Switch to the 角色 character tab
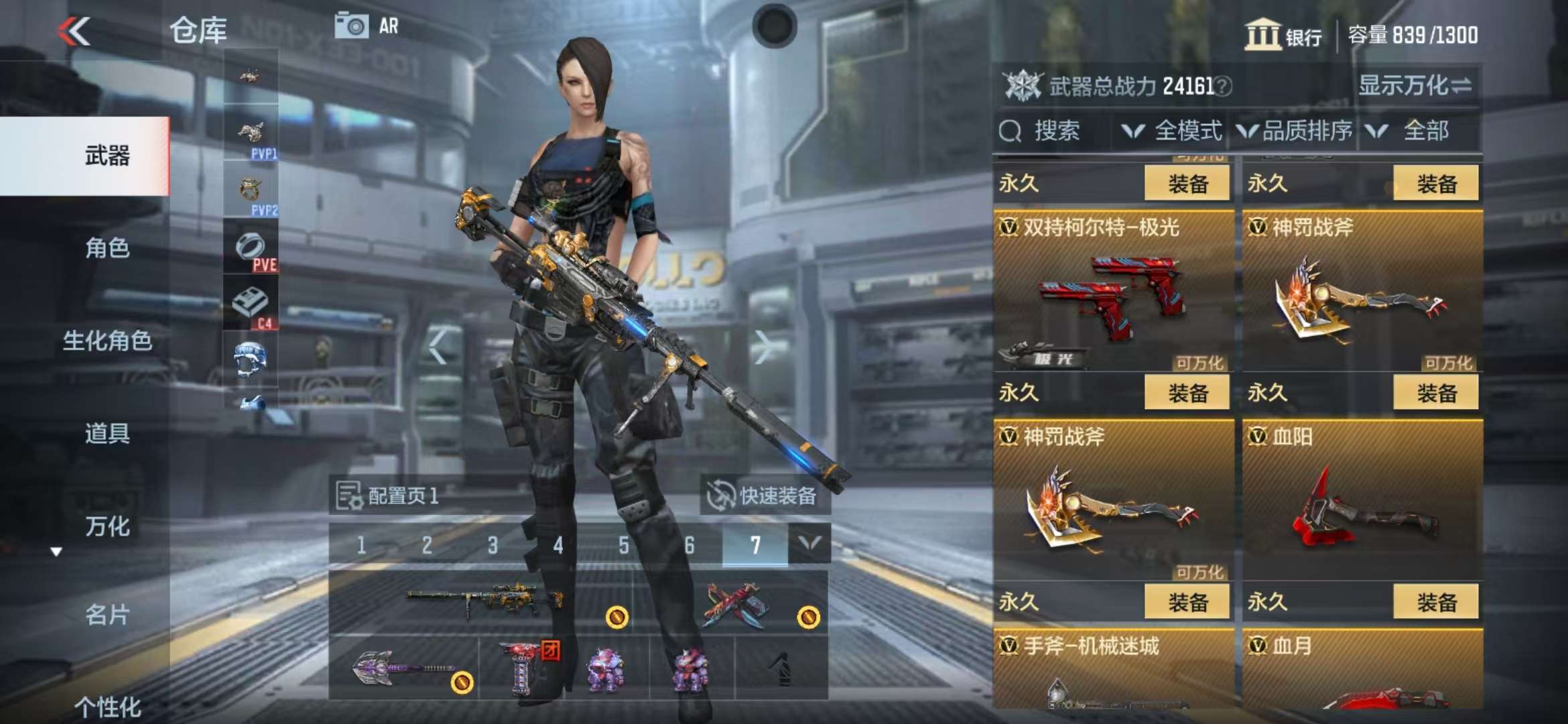The height and width of the screenshot is (724, 1568). coord(107,248)
